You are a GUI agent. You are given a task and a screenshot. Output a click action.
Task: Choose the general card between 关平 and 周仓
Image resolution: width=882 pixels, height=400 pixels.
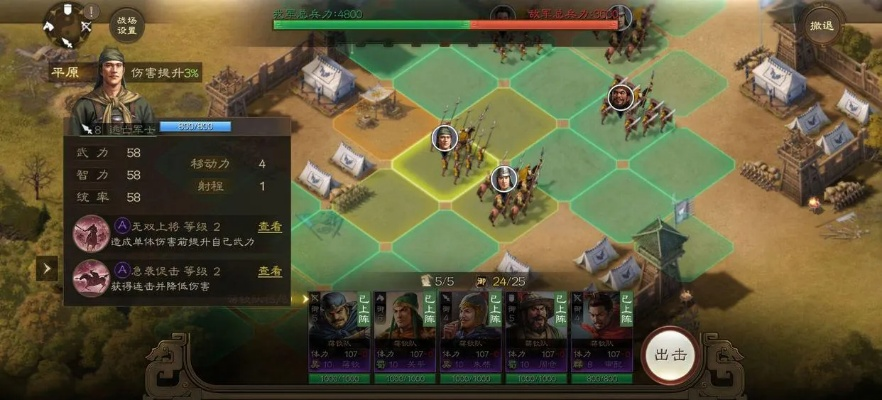[471, 337]
